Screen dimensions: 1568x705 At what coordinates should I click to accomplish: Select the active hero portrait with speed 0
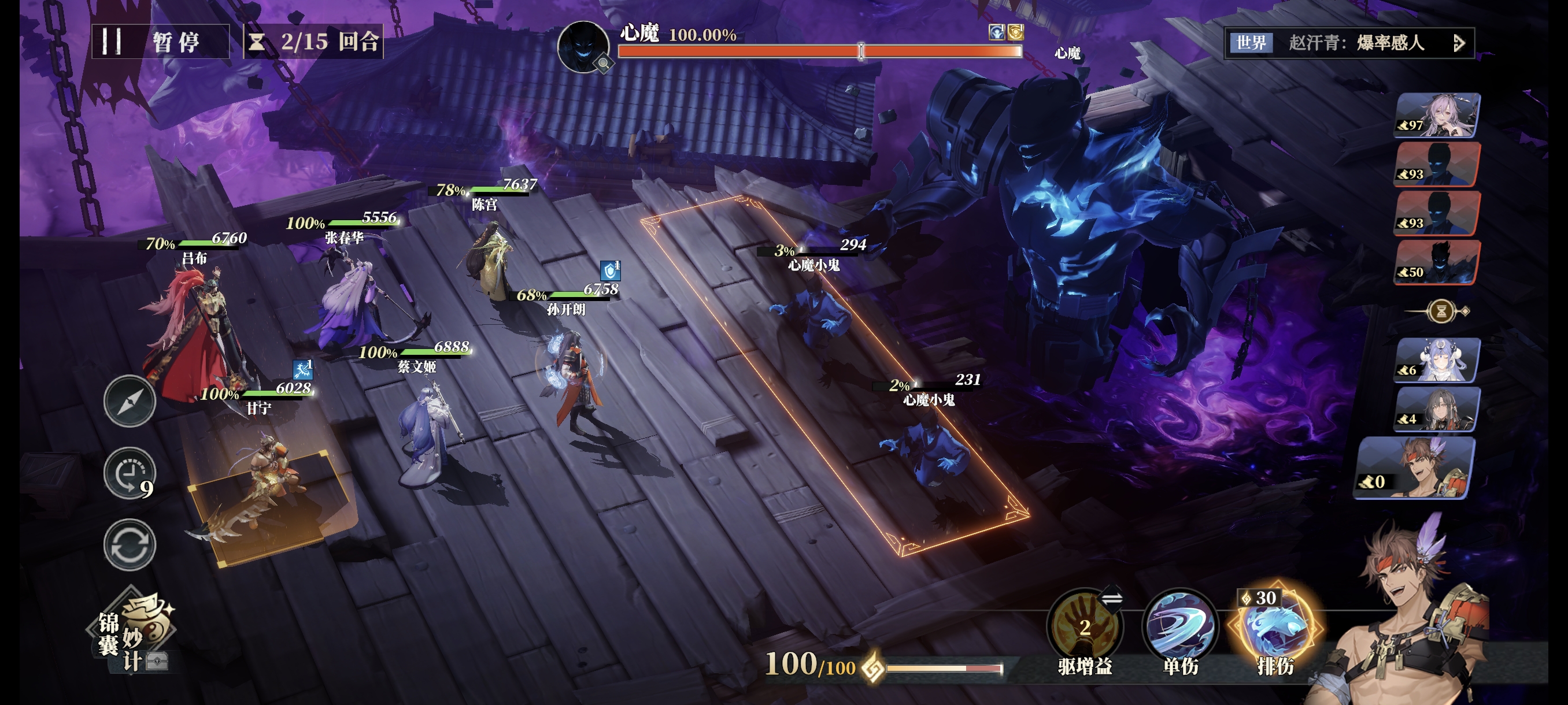tap(1415, 467)
